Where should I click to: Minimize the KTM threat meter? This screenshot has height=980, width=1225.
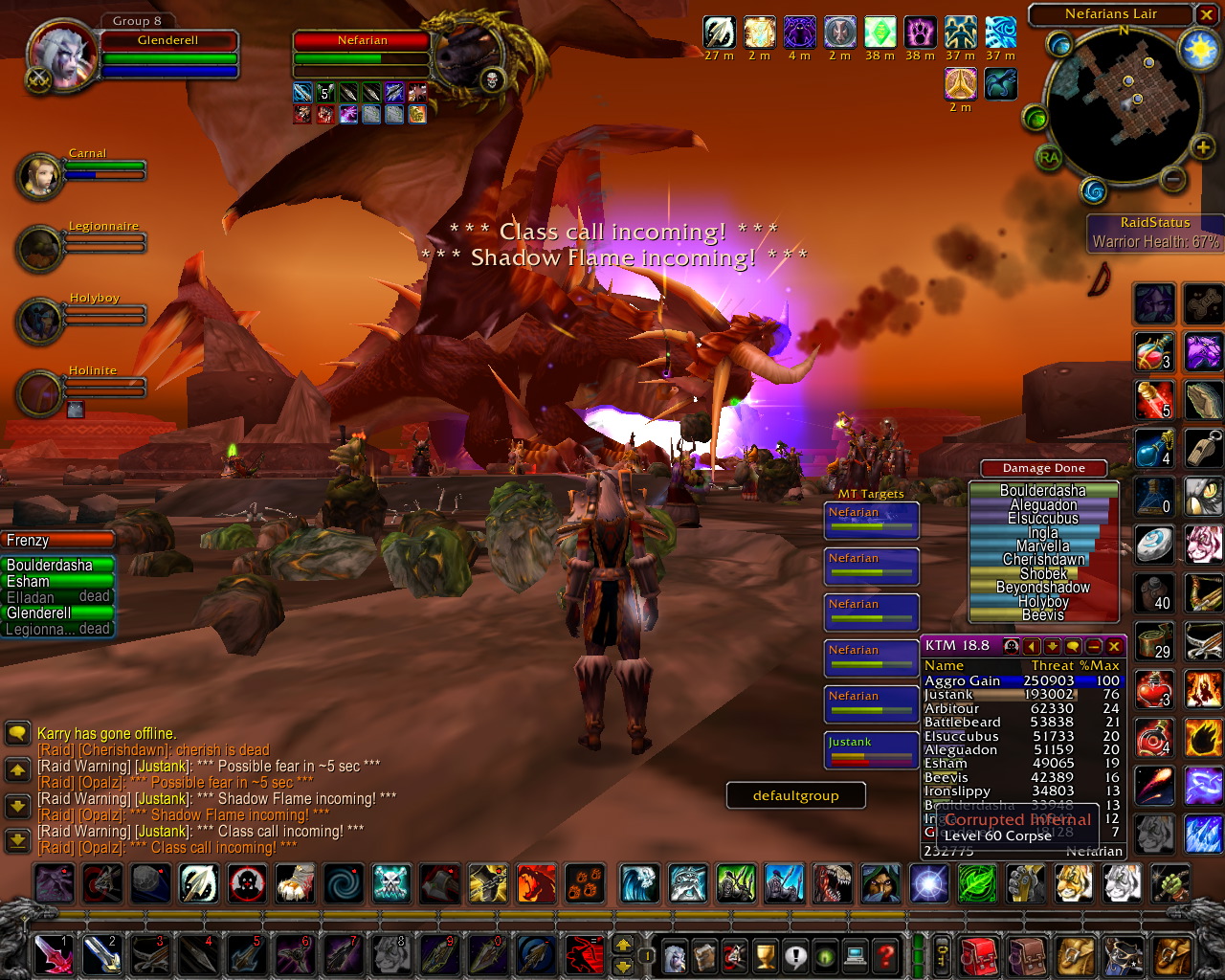click(x=1094, y=646)
